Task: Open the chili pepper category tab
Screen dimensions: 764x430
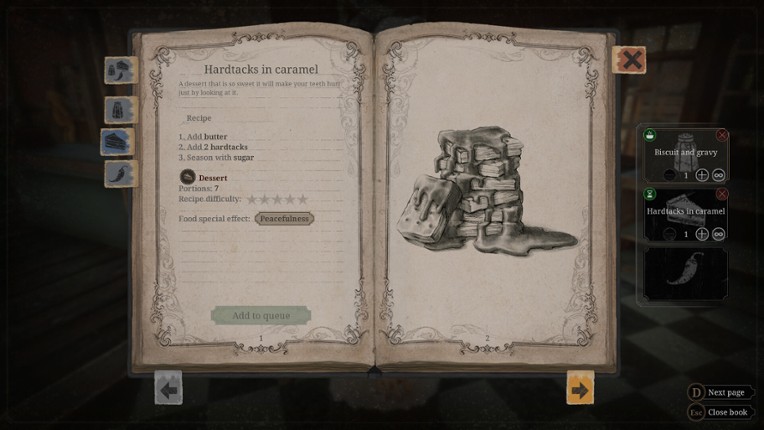Action: point(120,174)
